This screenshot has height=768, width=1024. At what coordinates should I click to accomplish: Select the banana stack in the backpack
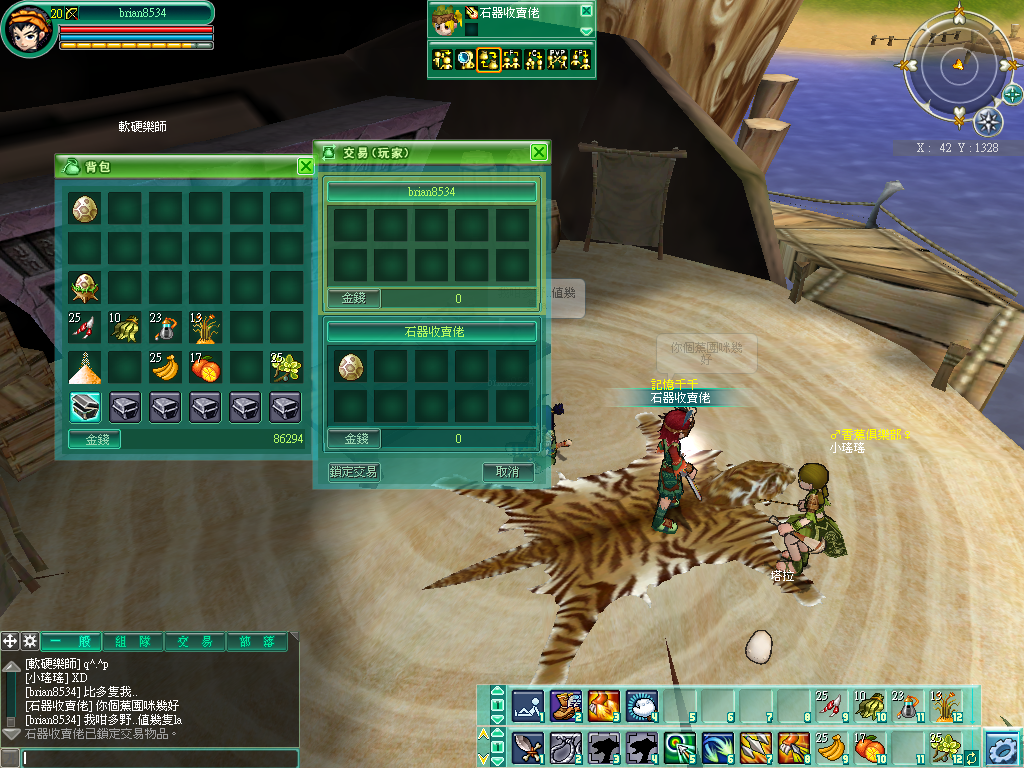pos(164,367)
